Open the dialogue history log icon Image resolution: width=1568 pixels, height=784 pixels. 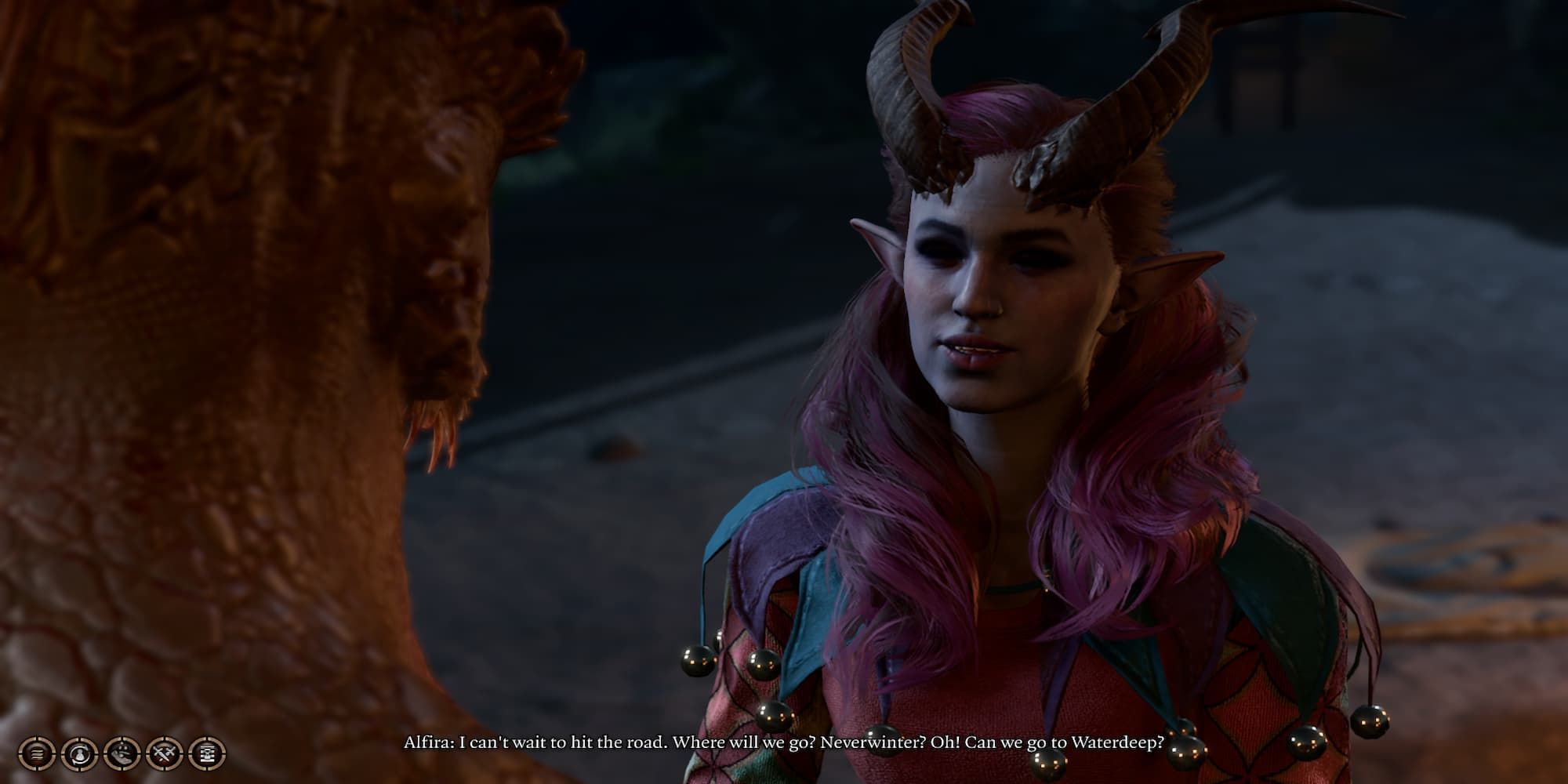(x=37, y=754)
